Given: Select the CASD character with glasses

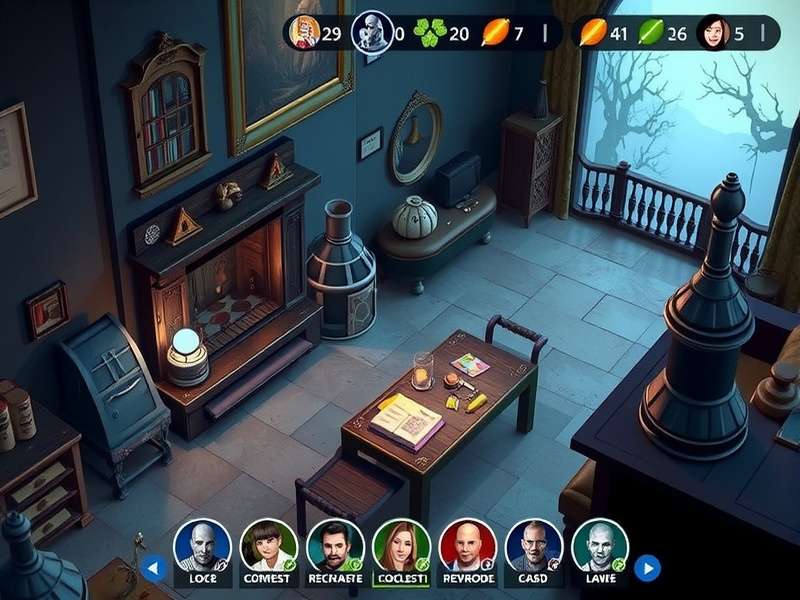Looking at the screenshot, I should [x=534, y=545].
